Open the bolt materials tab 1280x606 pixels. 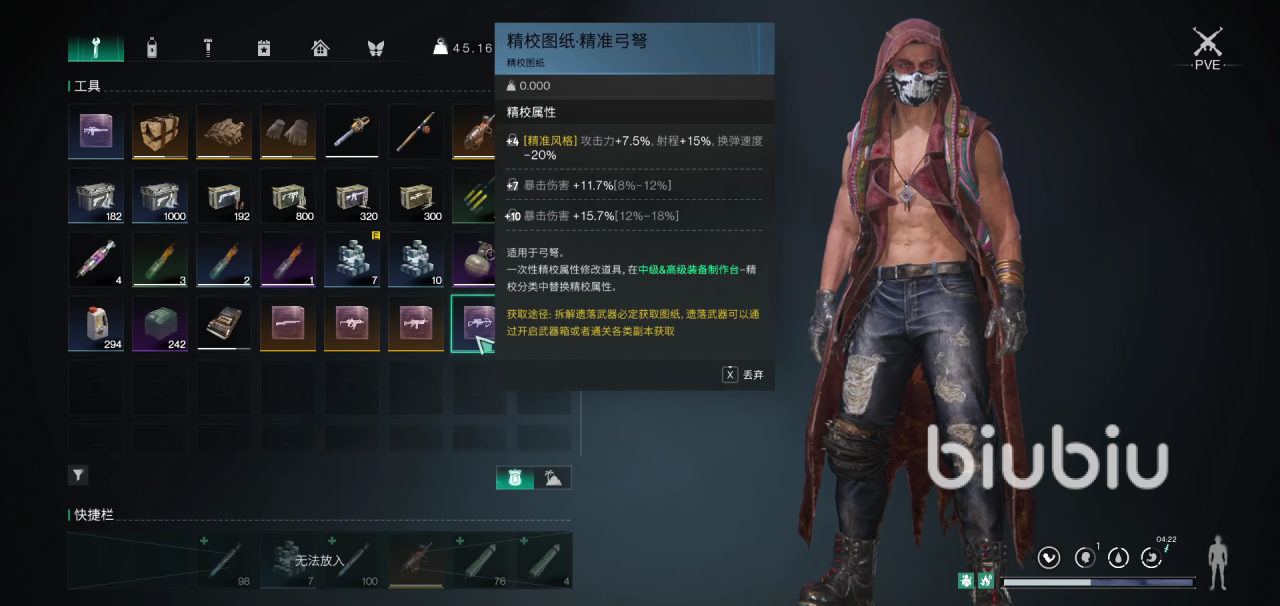coord(208,47)
